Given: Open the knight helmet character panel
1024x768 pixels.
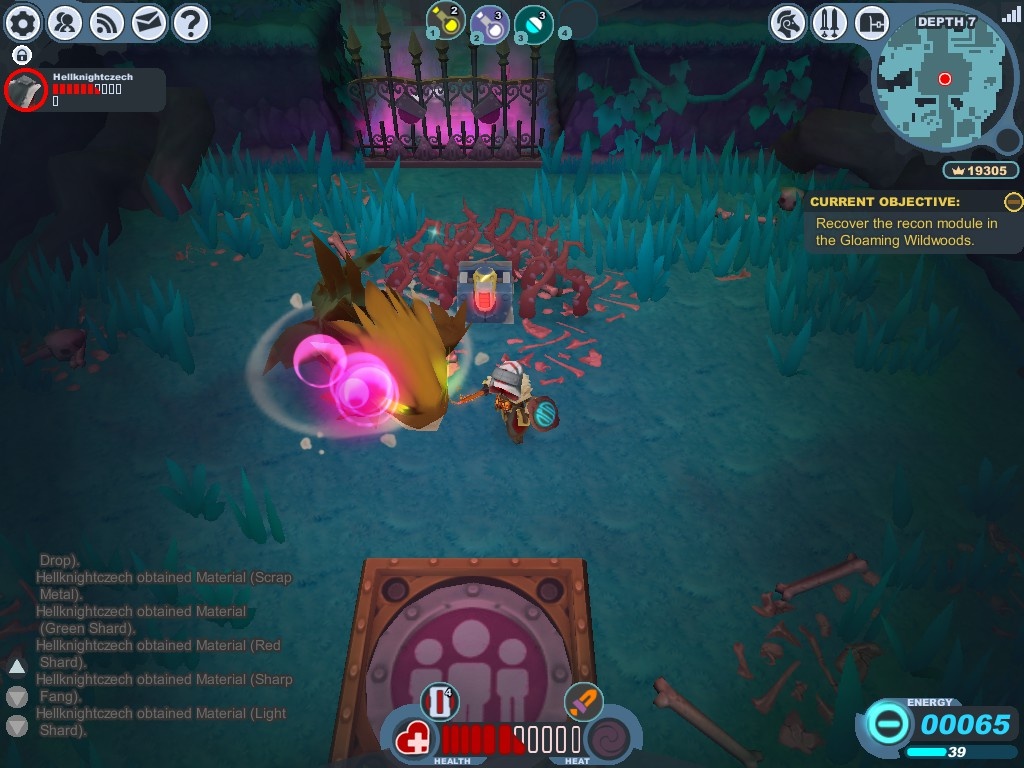Looking at the screenshot, I should coord(788,22).
